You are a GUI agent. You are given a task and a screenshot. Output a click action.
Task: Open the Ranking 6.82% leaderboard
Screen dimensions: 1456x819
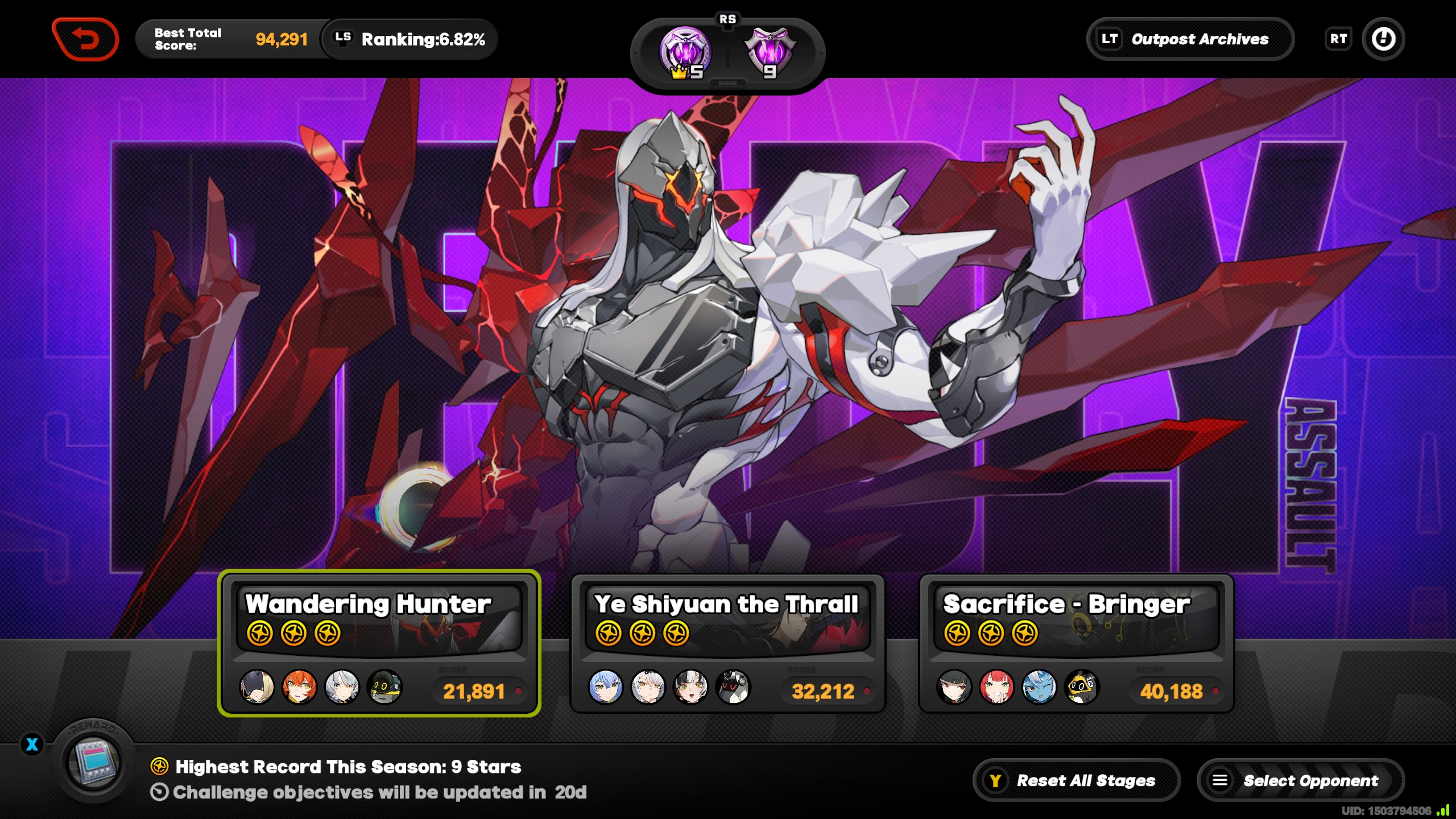[x=409, y=39]
